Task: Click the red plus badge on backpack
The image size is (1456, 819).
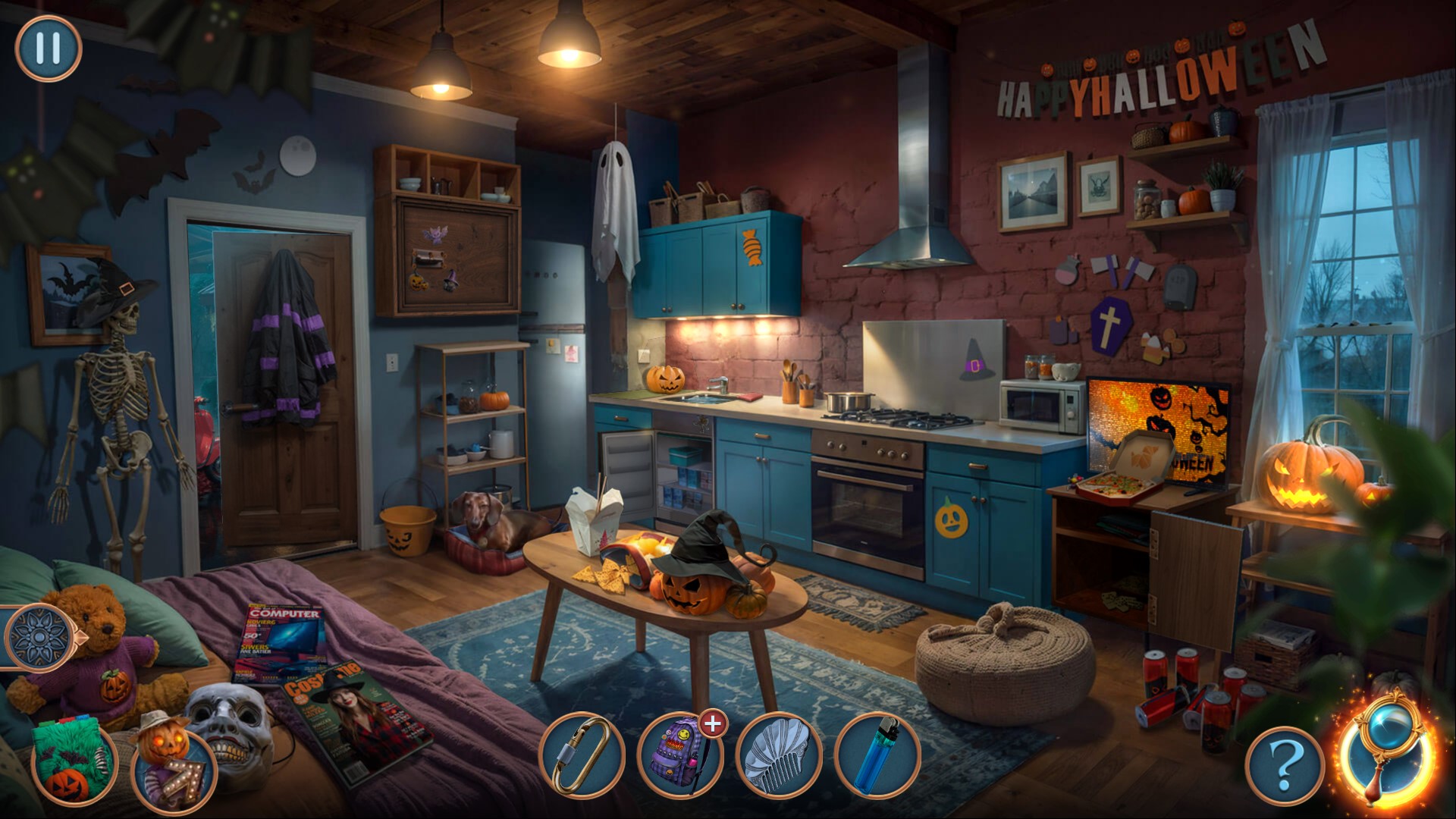Action: [x=712, y=724]
